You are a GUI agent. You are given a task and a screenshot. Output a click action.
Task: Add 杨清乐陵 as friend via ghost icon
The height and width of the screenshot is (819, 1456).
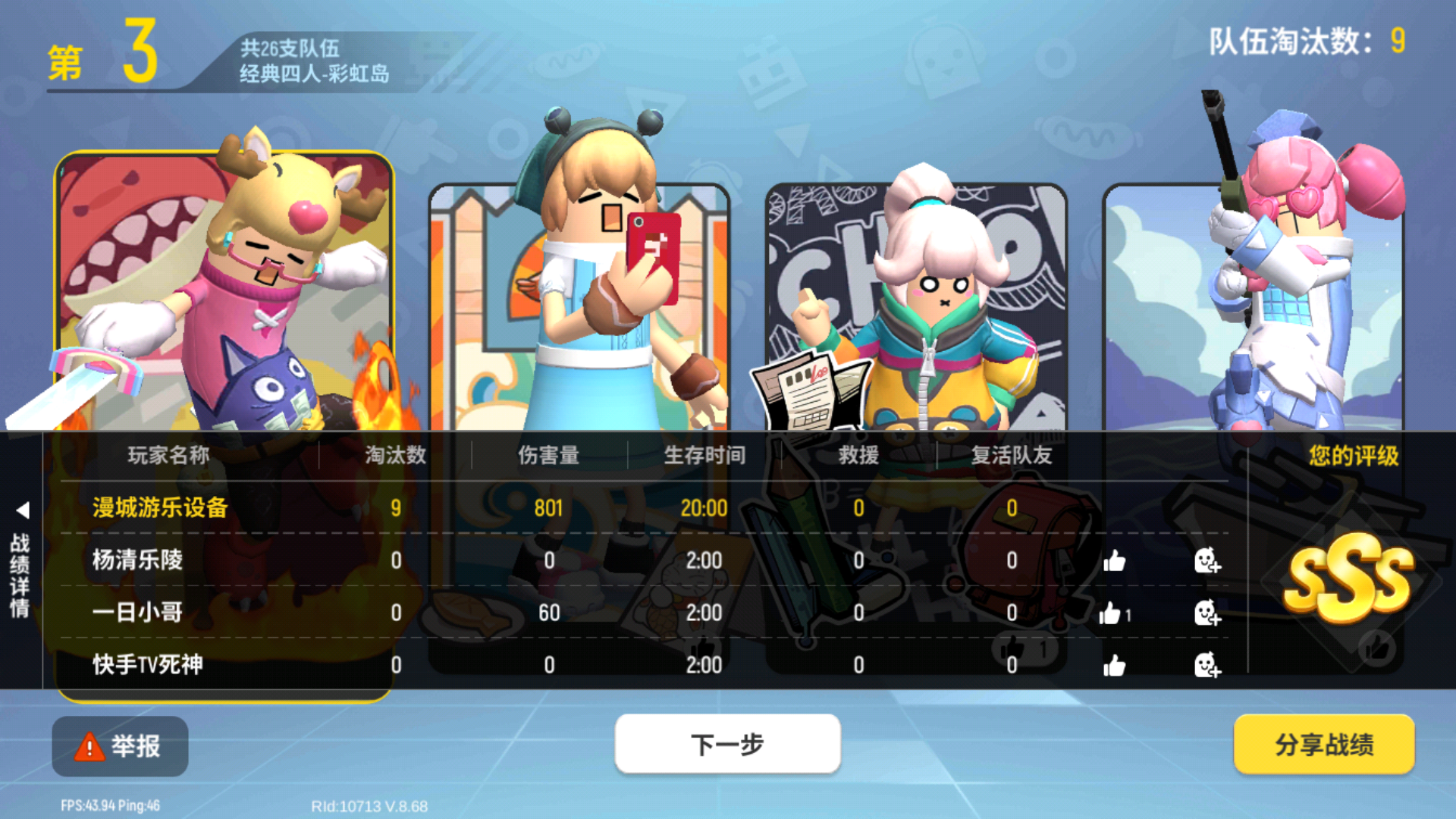pyautogui.click(x=1208, y=561)
